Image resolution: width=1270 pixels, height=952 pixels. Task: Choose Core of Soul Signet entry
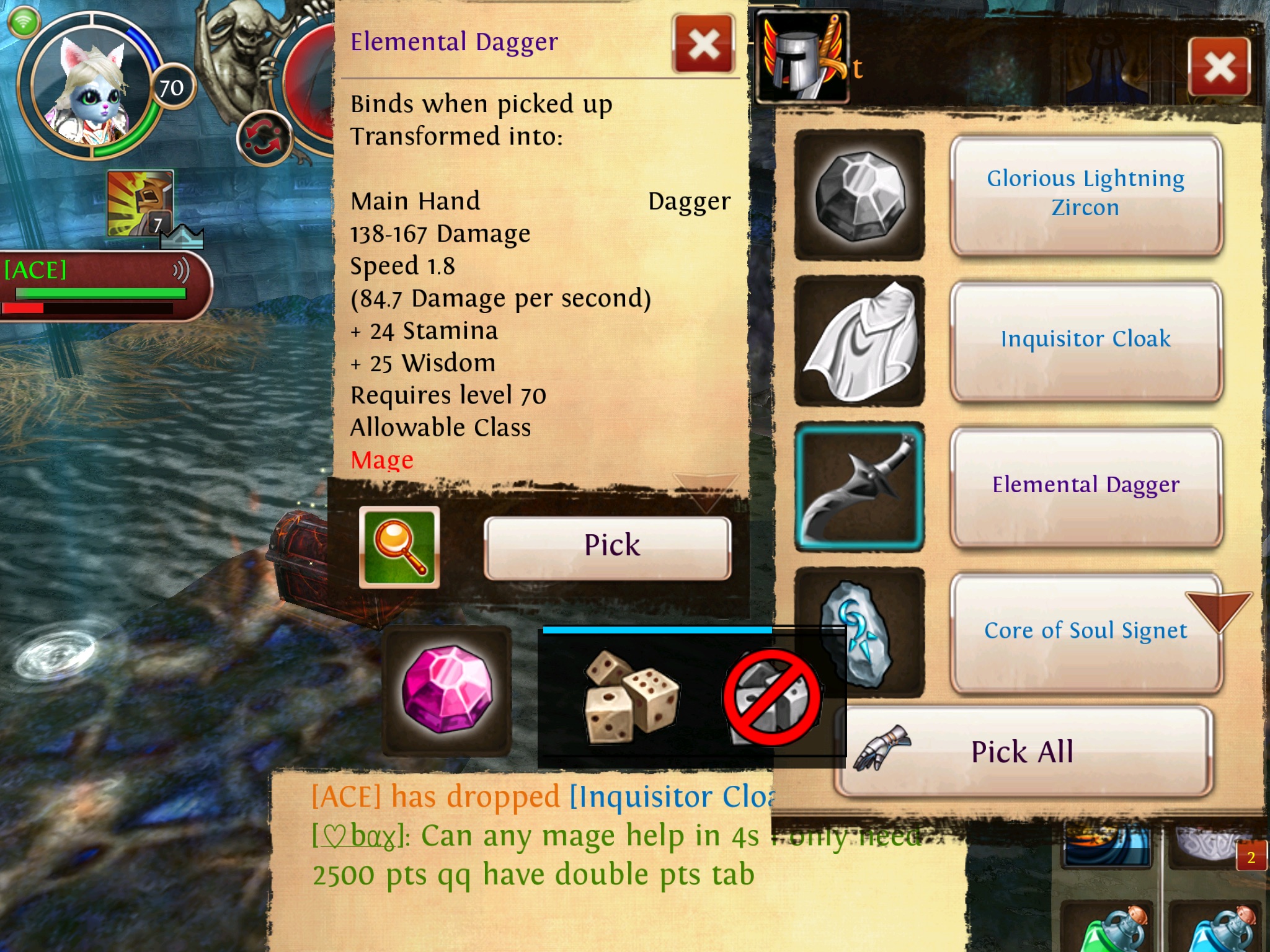click(x=1085, y=631)
